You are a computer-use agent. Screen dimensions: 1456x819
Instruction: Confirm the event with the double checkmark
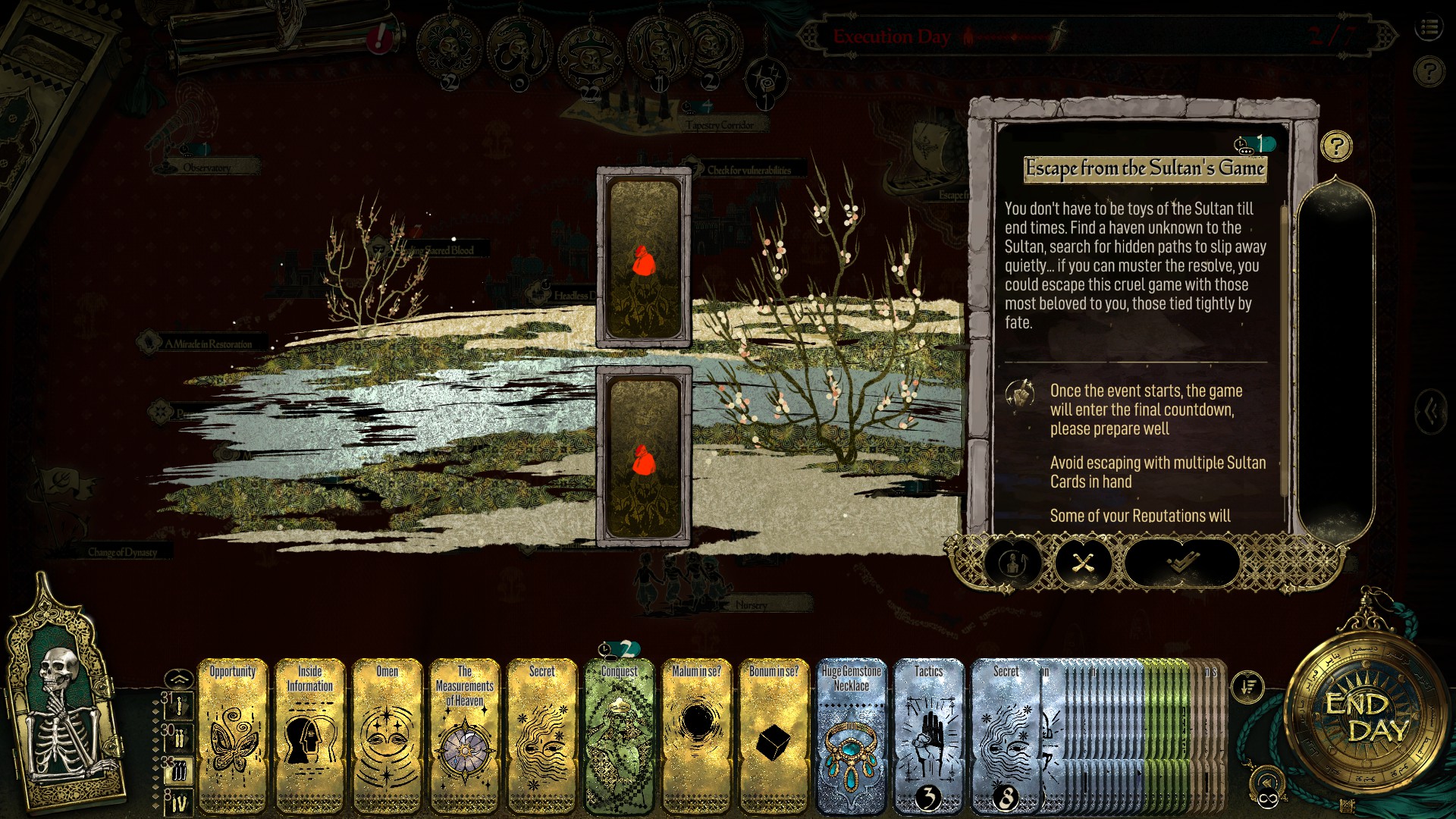coord(1181,562)
